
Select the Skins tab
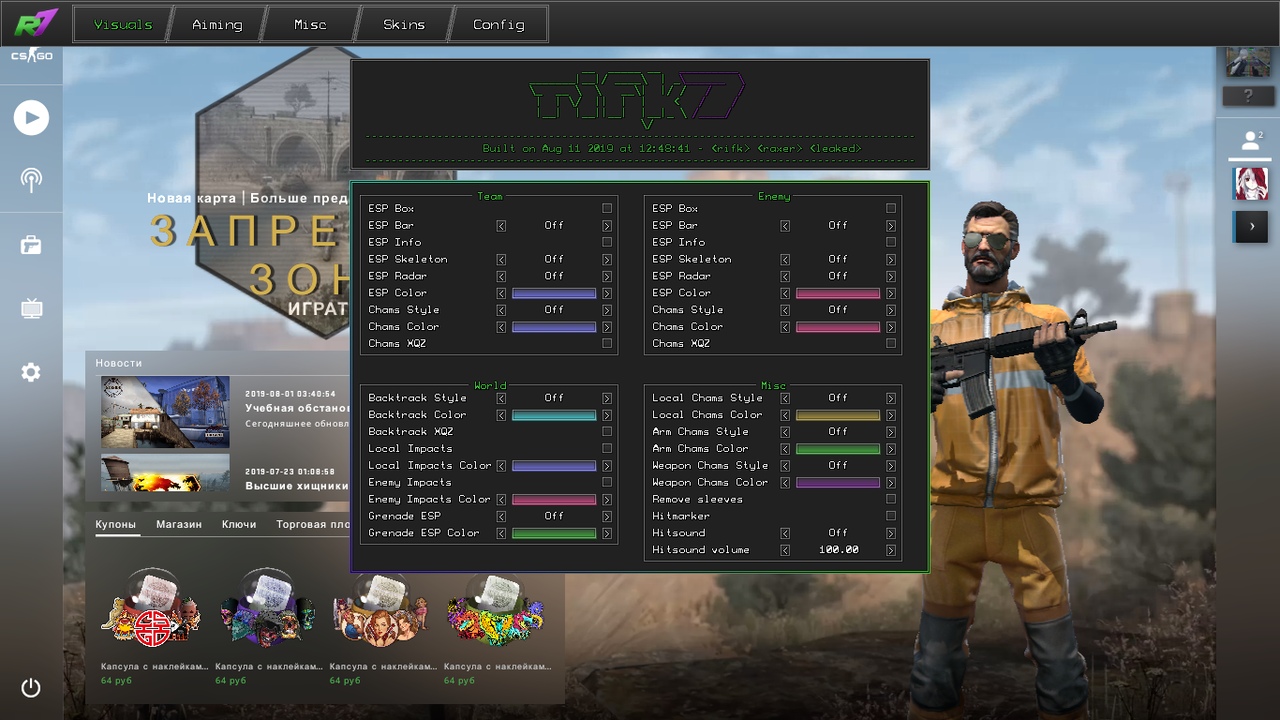tap(404, 25)
